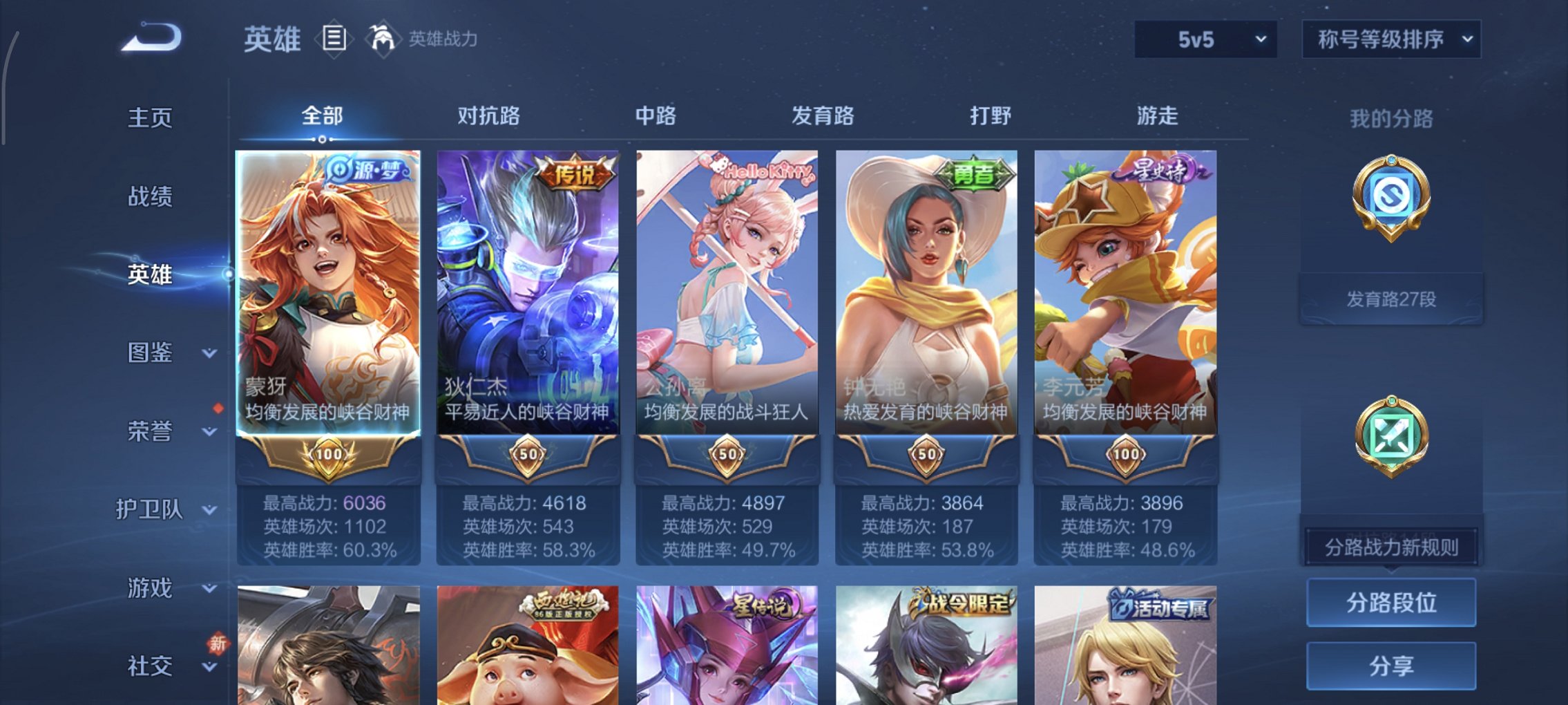Switch to the 游走 tab

[1160, 116]
